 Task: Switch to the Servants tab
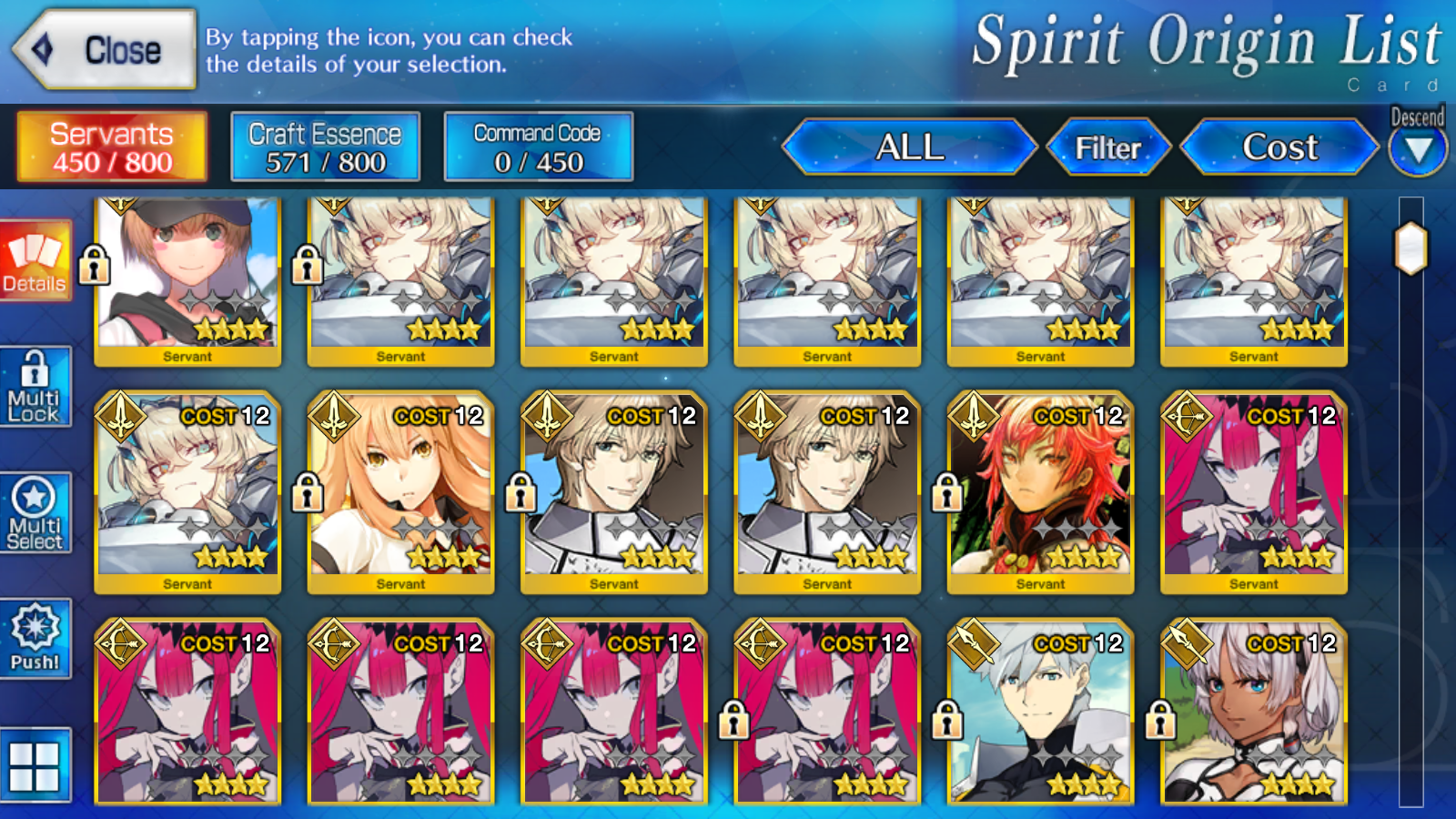pyautogui.click(x=112, y=147)
